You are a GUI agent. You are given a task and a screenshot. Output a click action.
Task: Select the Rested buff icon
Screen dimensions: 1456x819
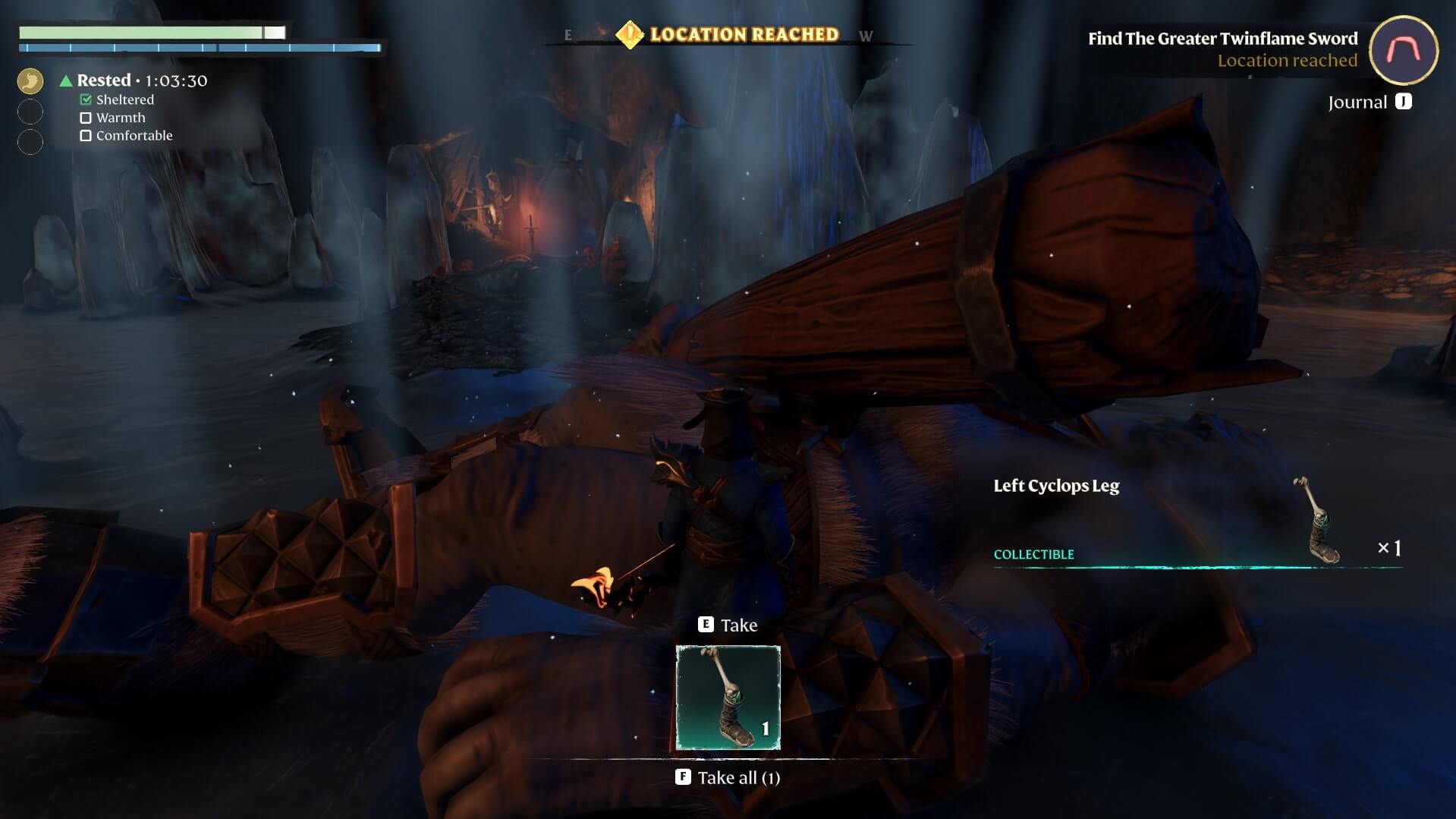[30, 80]
